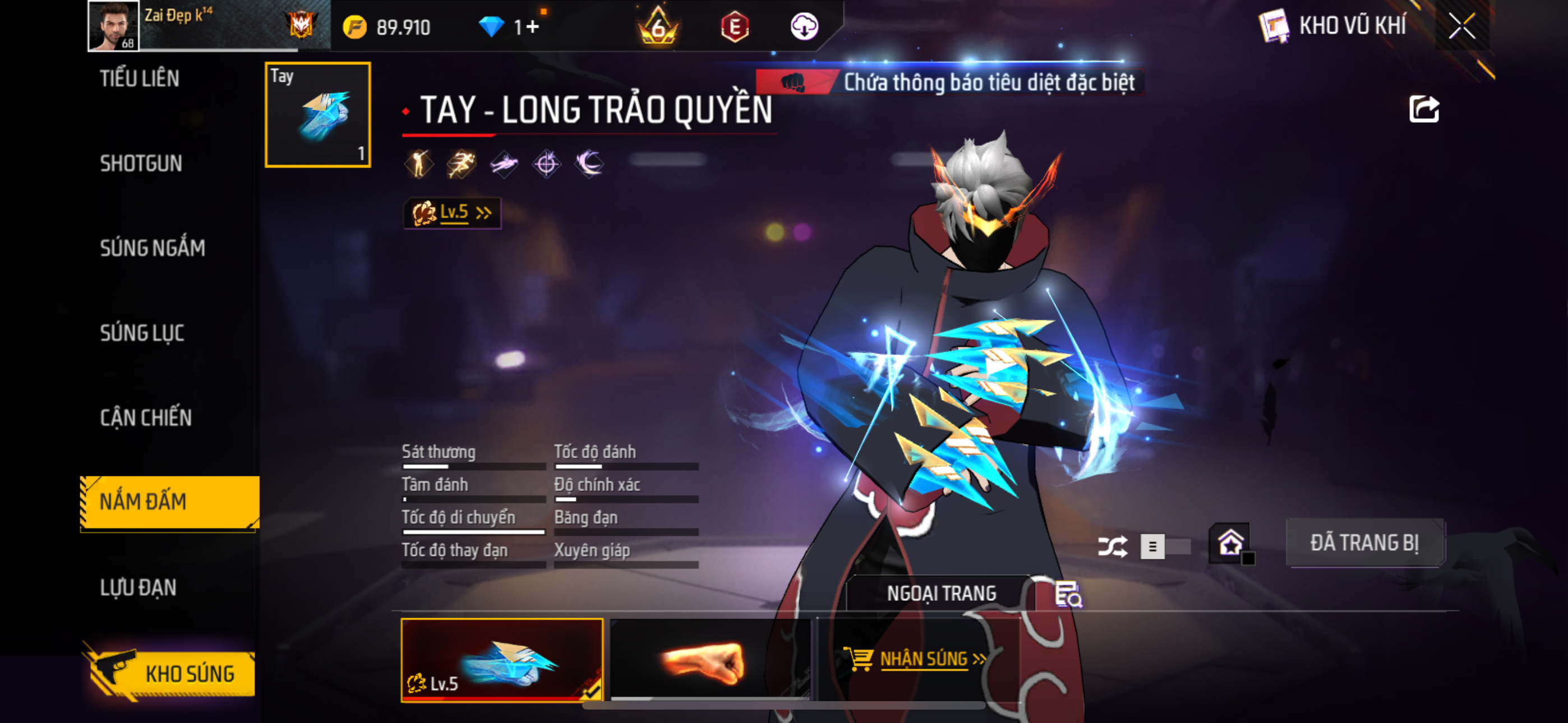Click the ĐÃ TRANG BỊ button

click(x=1364, y=543)
